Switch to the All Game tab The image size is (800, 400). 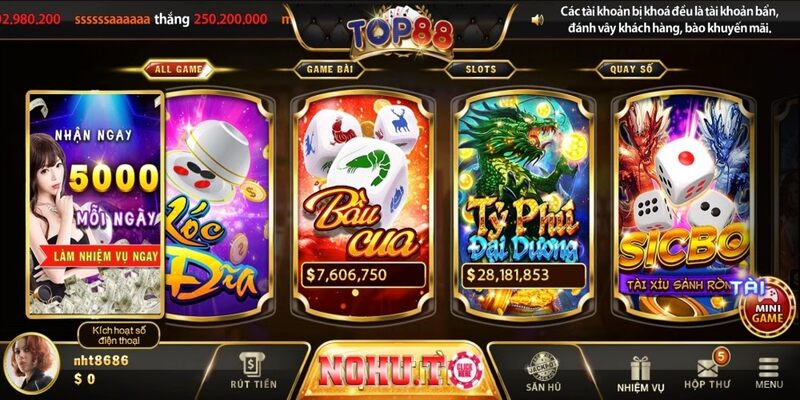click(177, 69)
